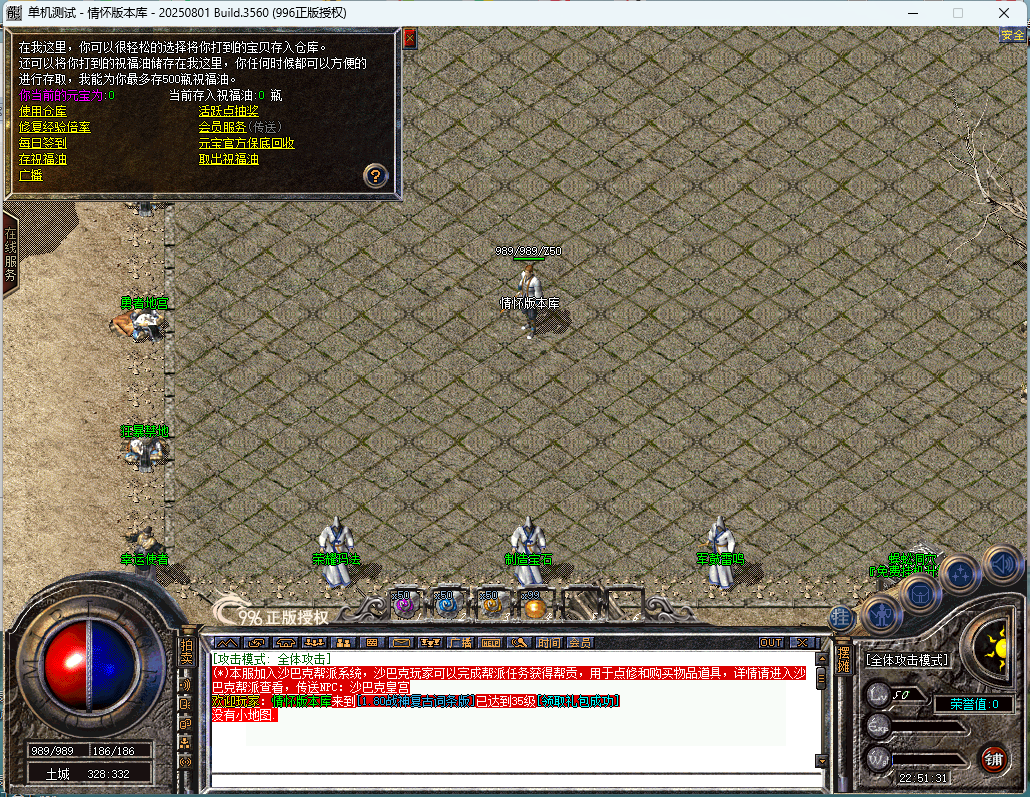
Task: Open the 广播 broadcast option in dialog
Action: pos(30,175)
